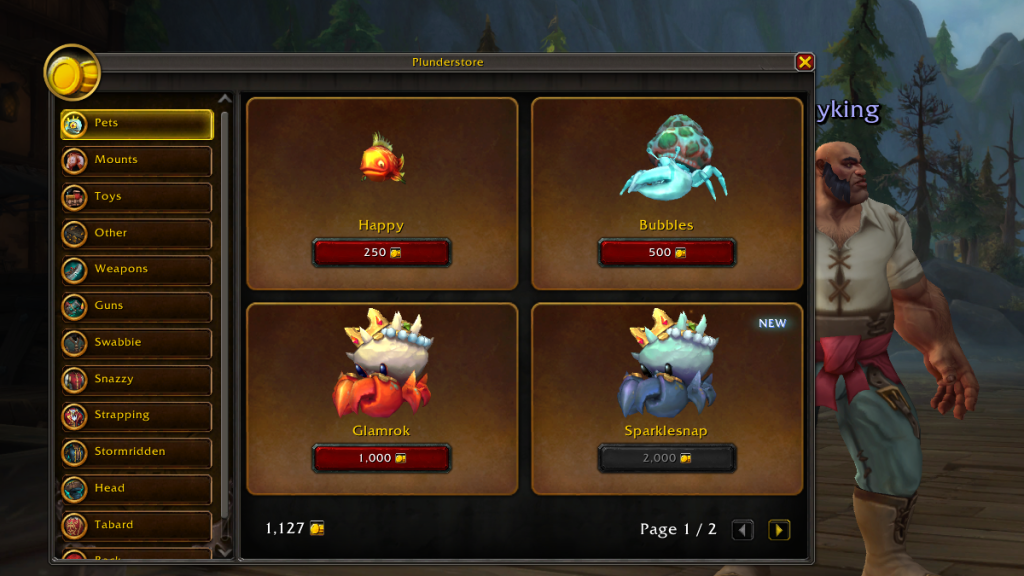Image resolution: width=1024 pixels, height=576 pixels.
Task: Go to the next store page
Action: click(778, 530)
